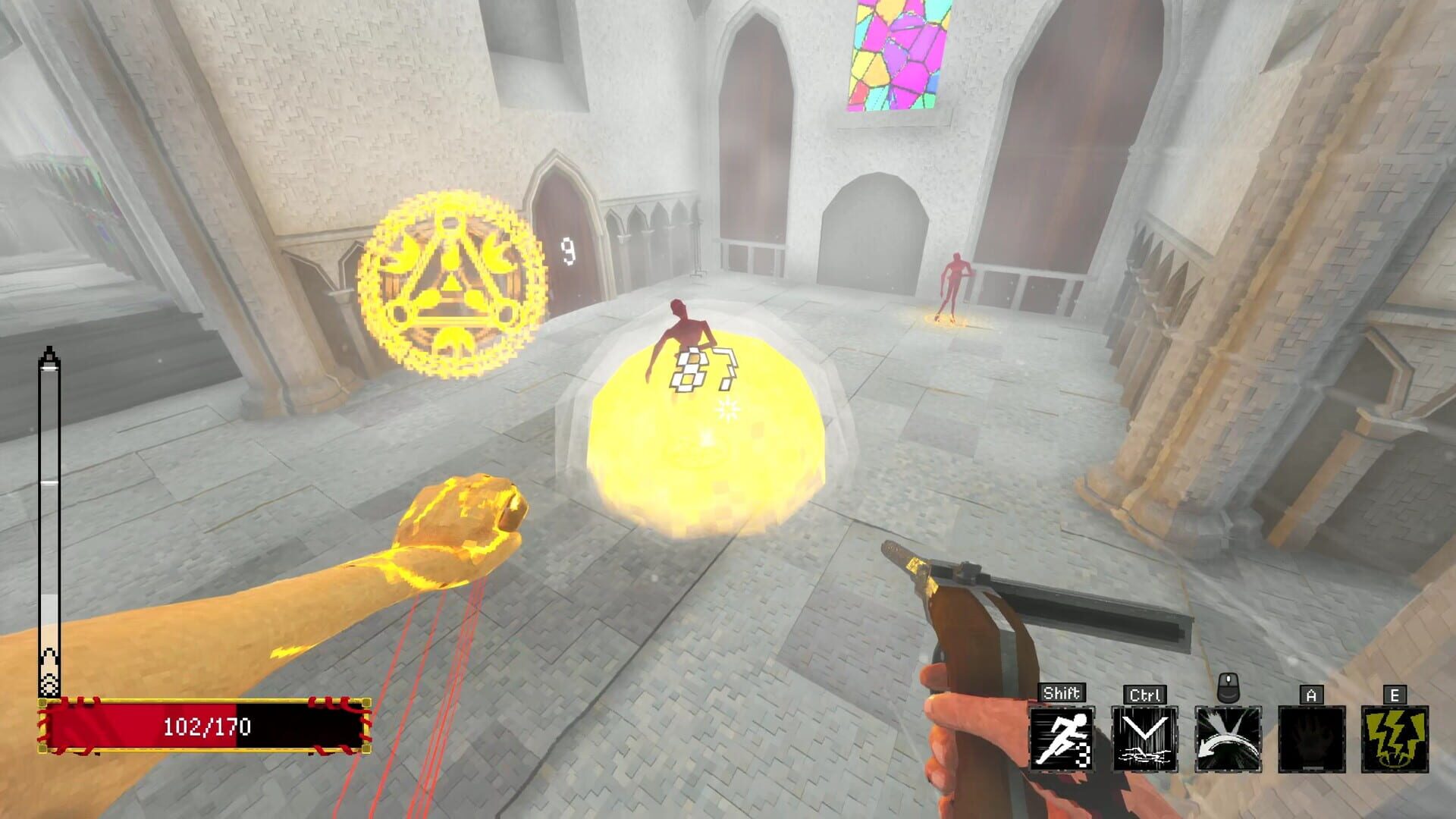Click the vertical candle meter on the left

coord(50,523)
